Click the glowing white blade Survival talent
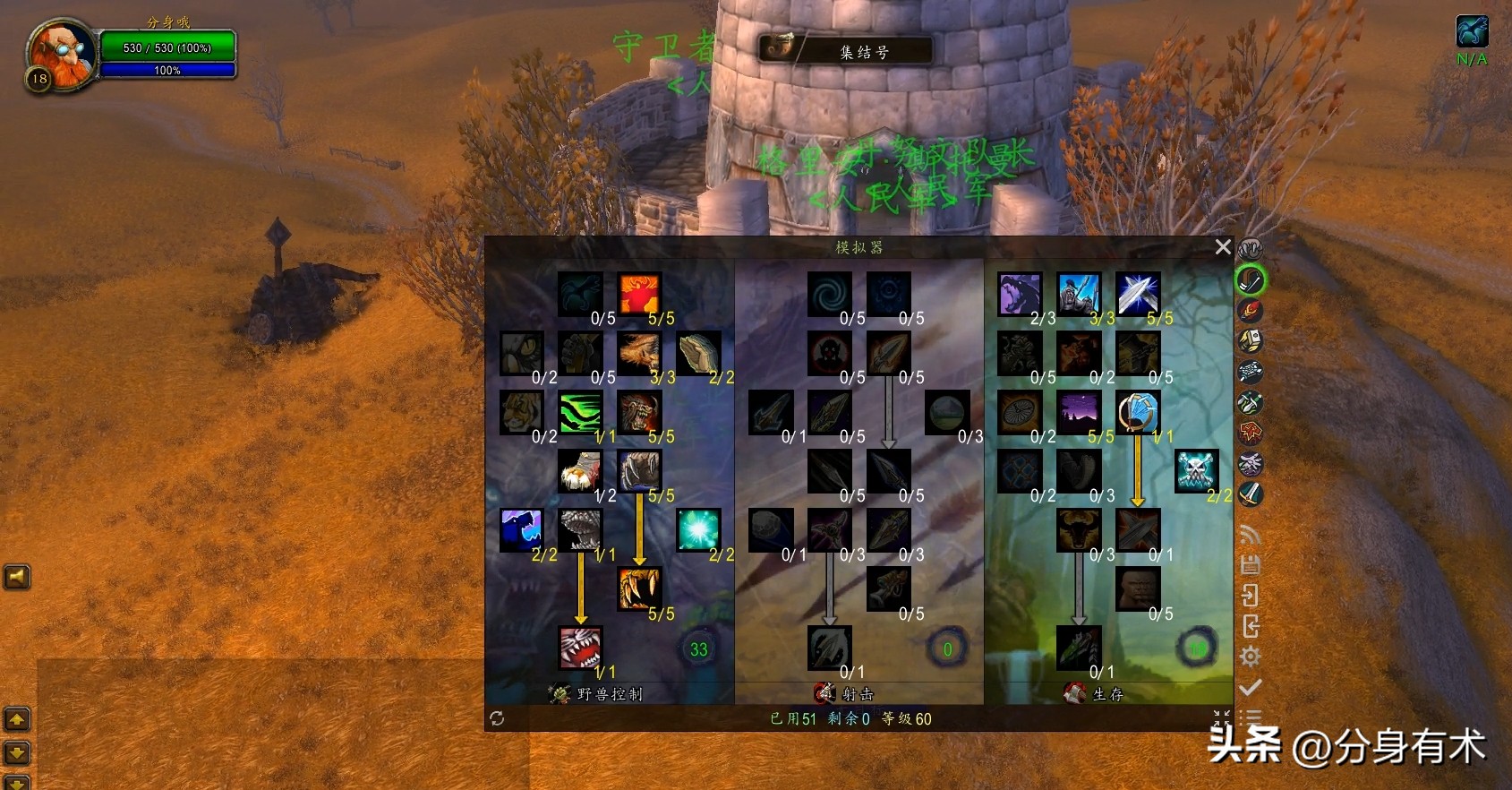This screenshot has height=790, width=1512. pos(1138,295)
